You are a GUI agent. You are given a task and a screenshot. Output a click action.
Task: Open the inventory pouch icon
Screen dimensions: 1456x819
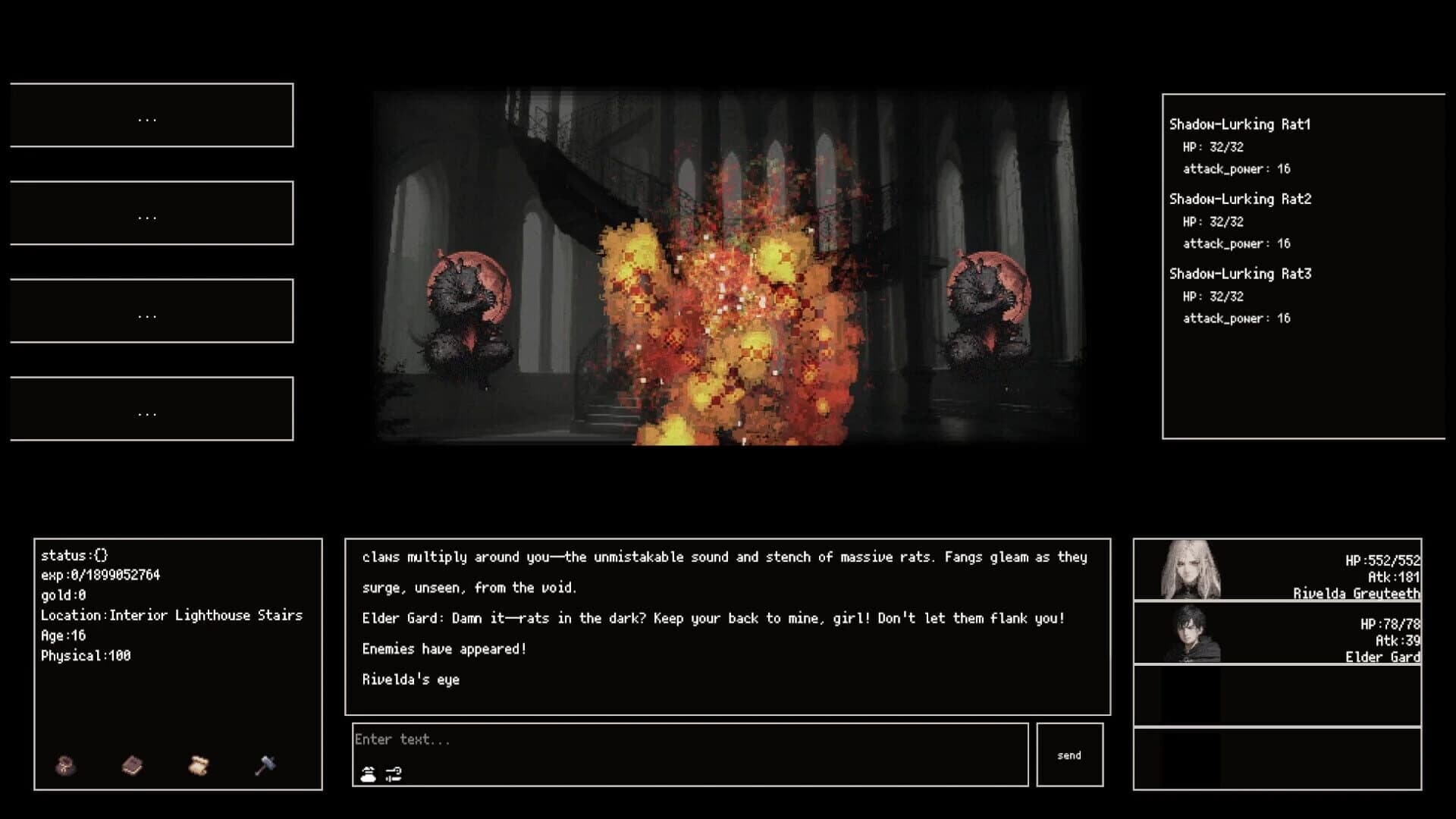coord(64,766)
